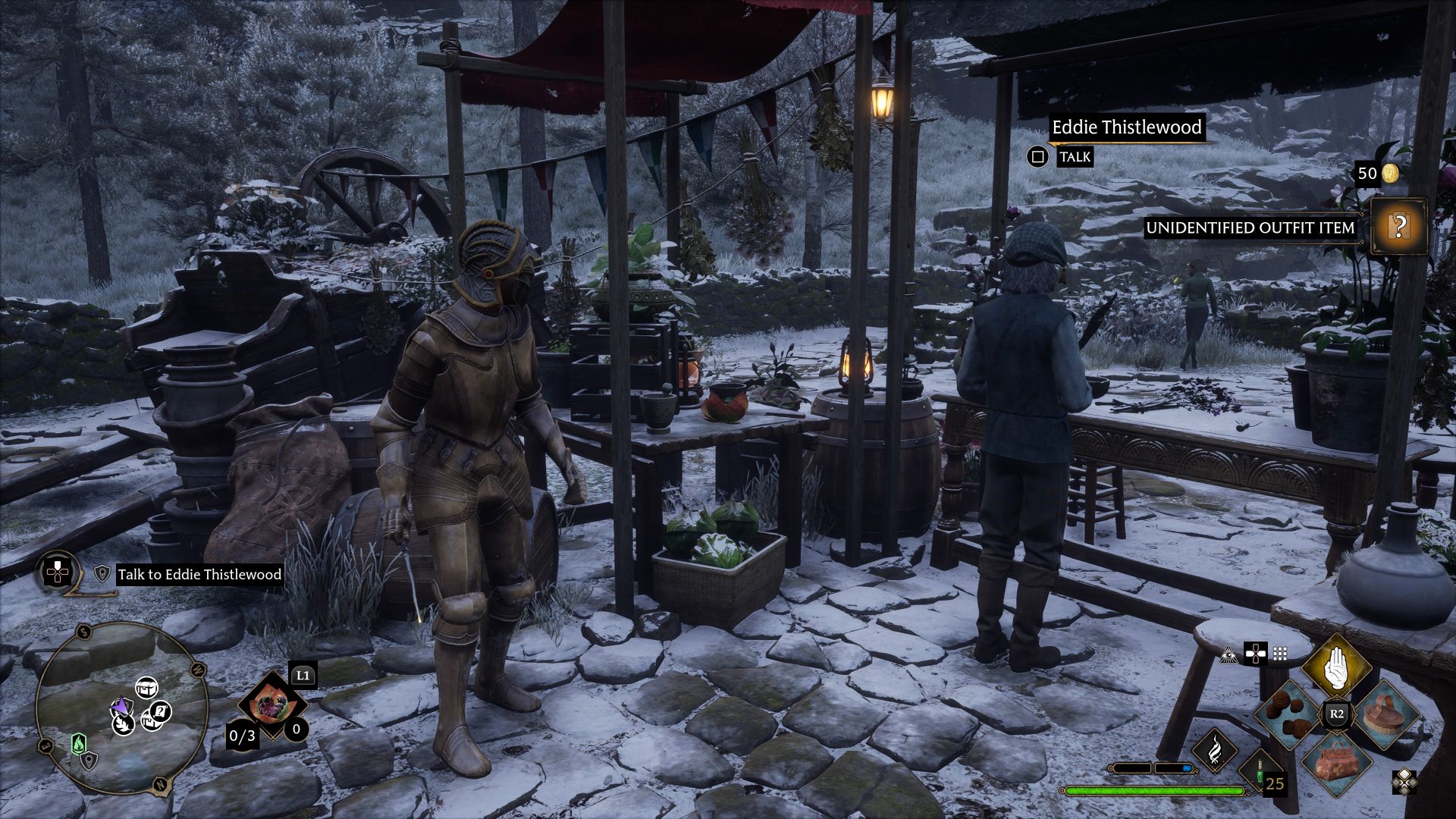The height and width of the screenshot is (819, 1456).
Task: Activate the white hand spell slot
Action: (x=1336, y=667)
